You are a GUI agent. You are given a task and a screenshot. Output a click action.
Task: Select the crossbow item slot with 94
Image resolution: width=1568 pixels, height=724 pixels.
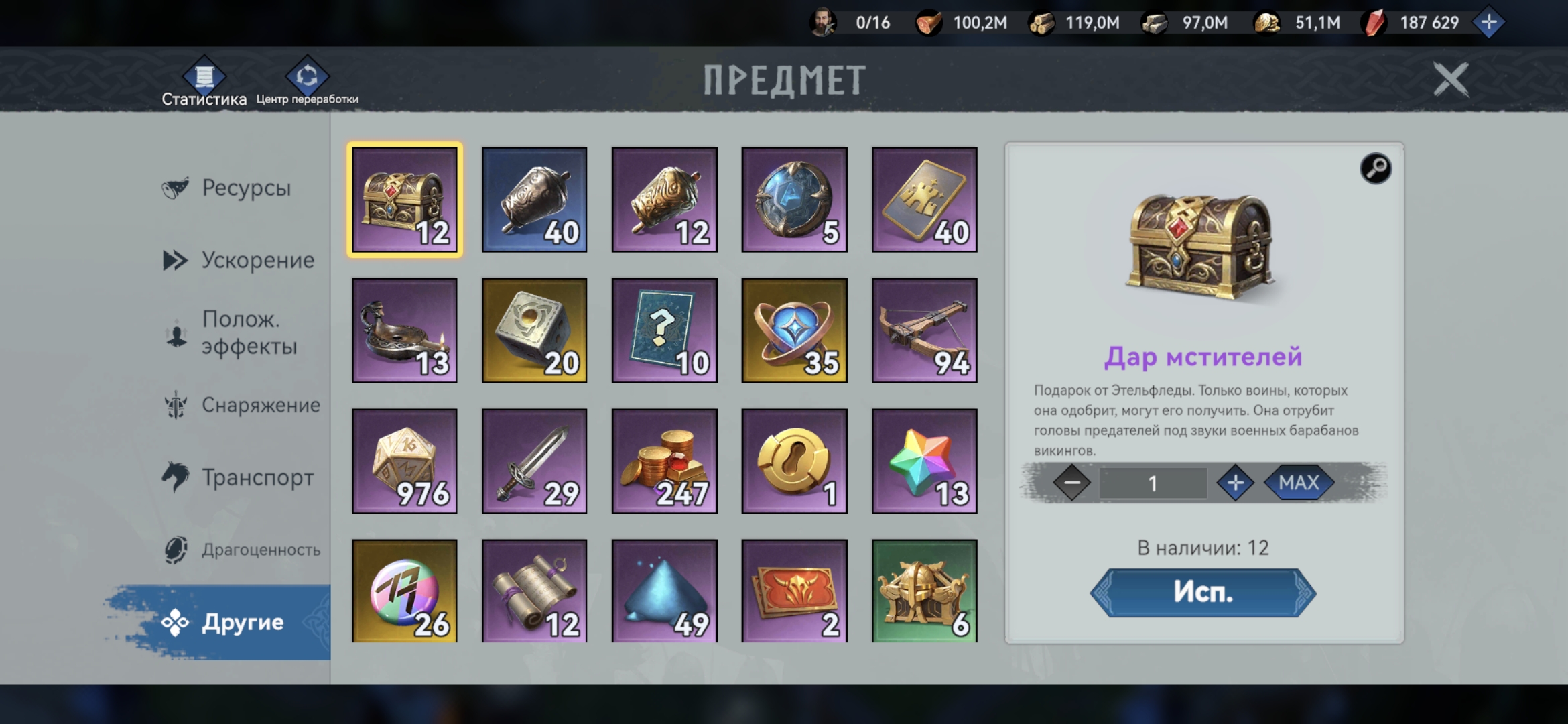(924, 330)
